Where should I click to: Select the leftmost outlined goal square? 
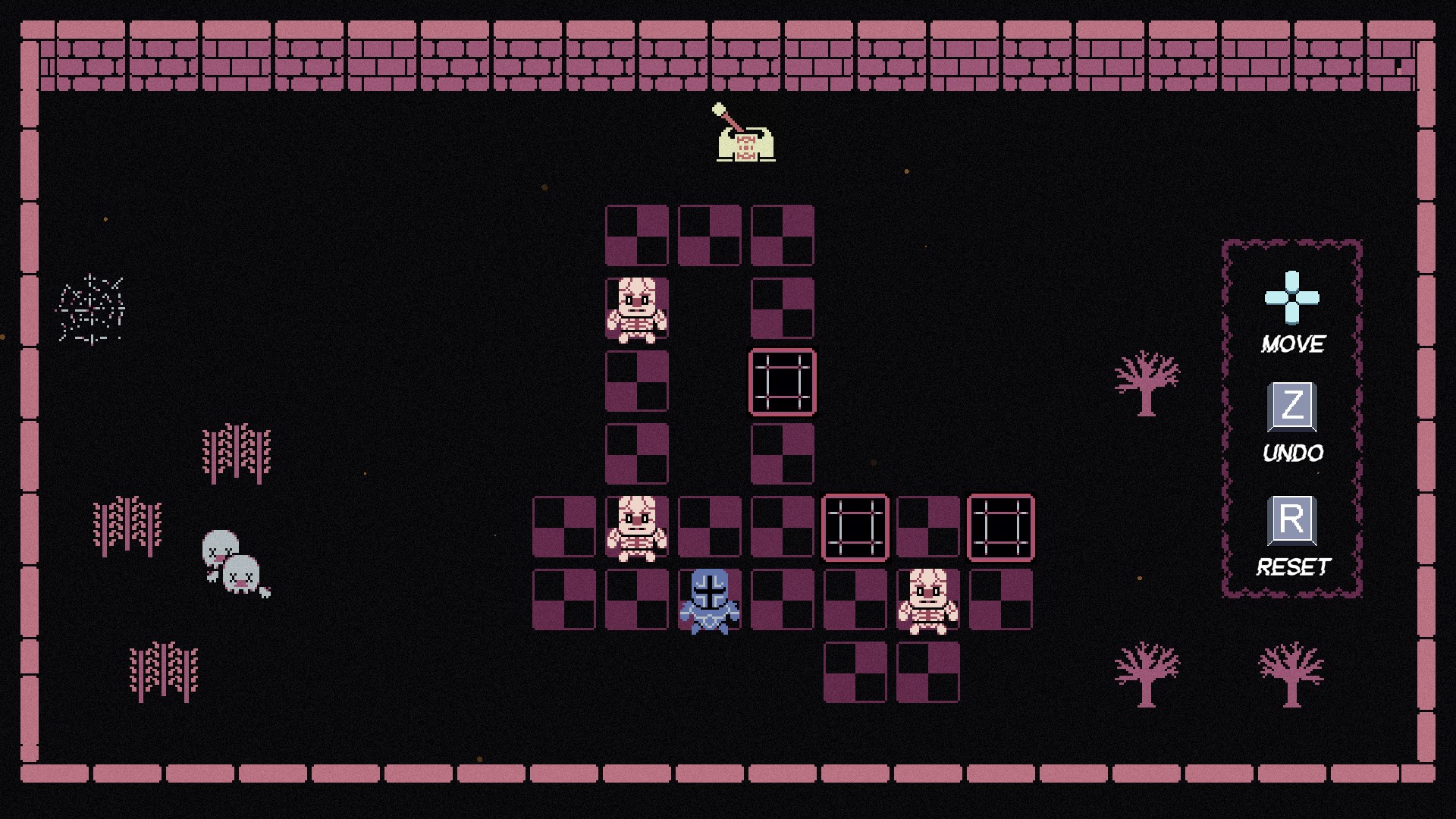point(855,529)
